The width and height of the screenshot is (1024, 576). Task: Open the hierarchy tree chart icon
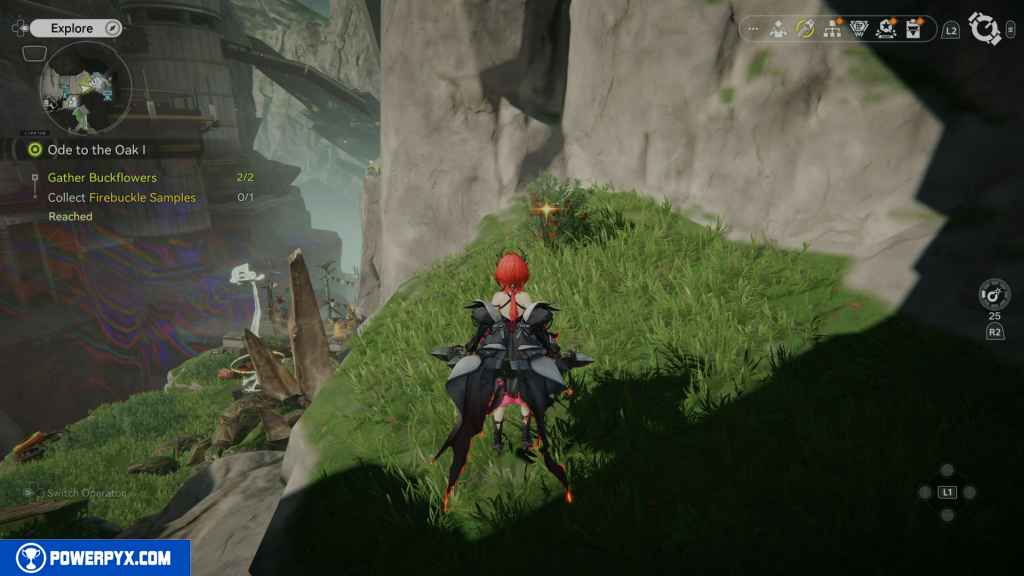832,30
